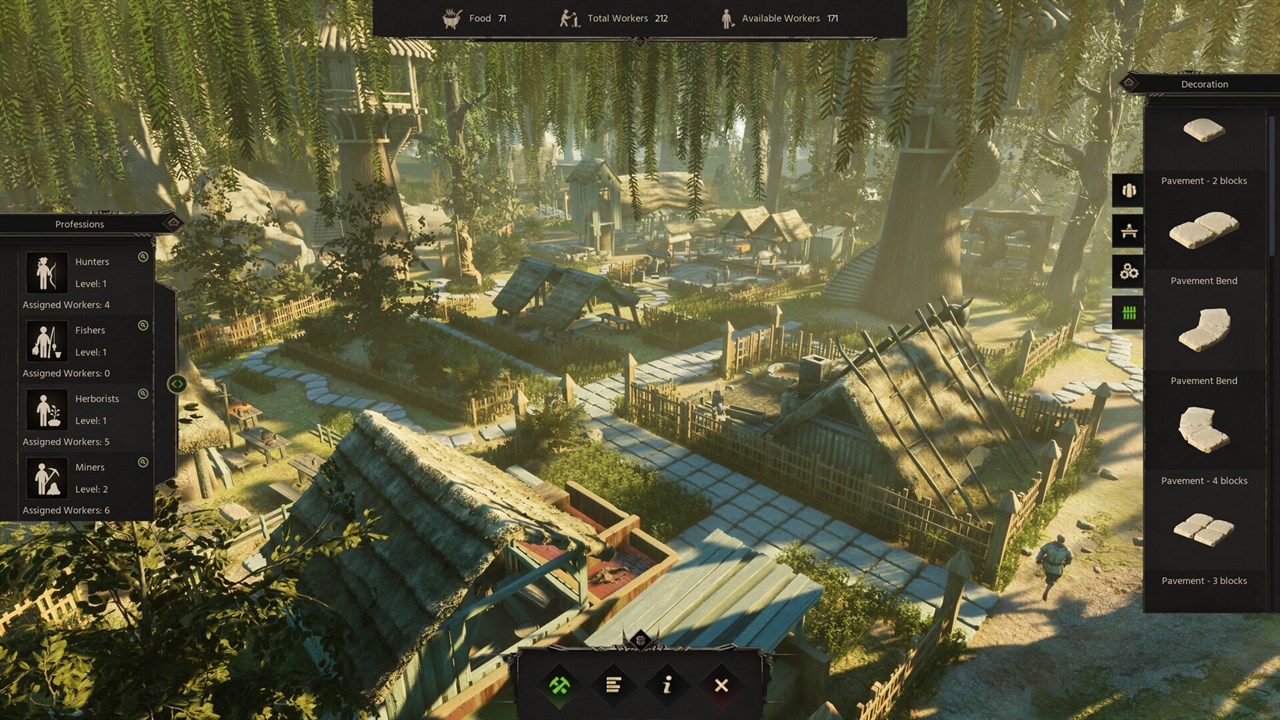Toggle the green crossed-hammers build mode
Screen dimensions: 1280x720
tap(559, 685)
